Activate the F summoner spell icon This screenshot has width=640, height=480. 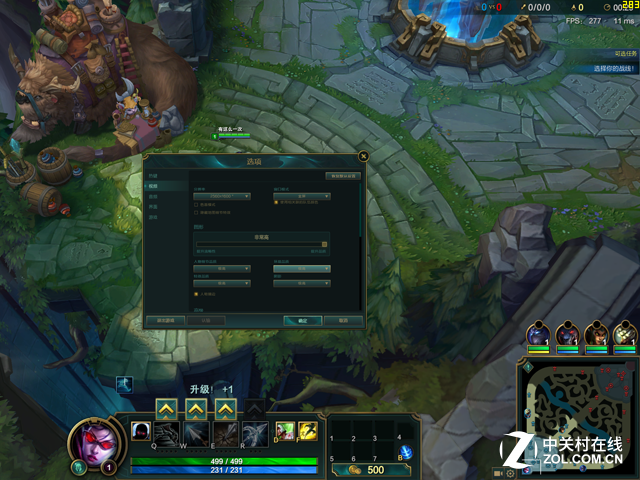click(x=307, y=430)
